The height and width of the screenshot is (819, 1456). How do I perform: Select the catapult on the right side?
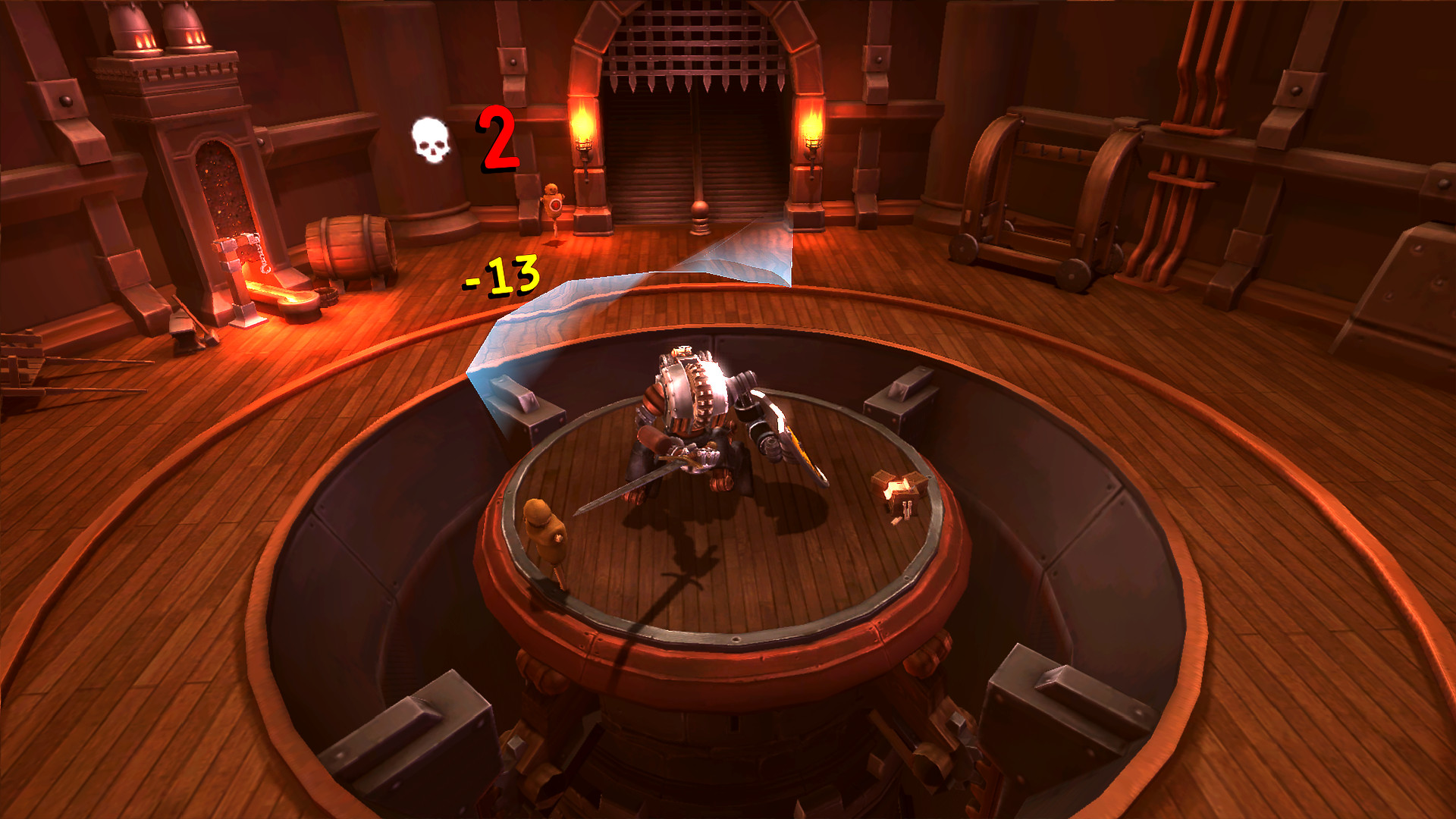pyautogui.click(x=1046, y=190)
